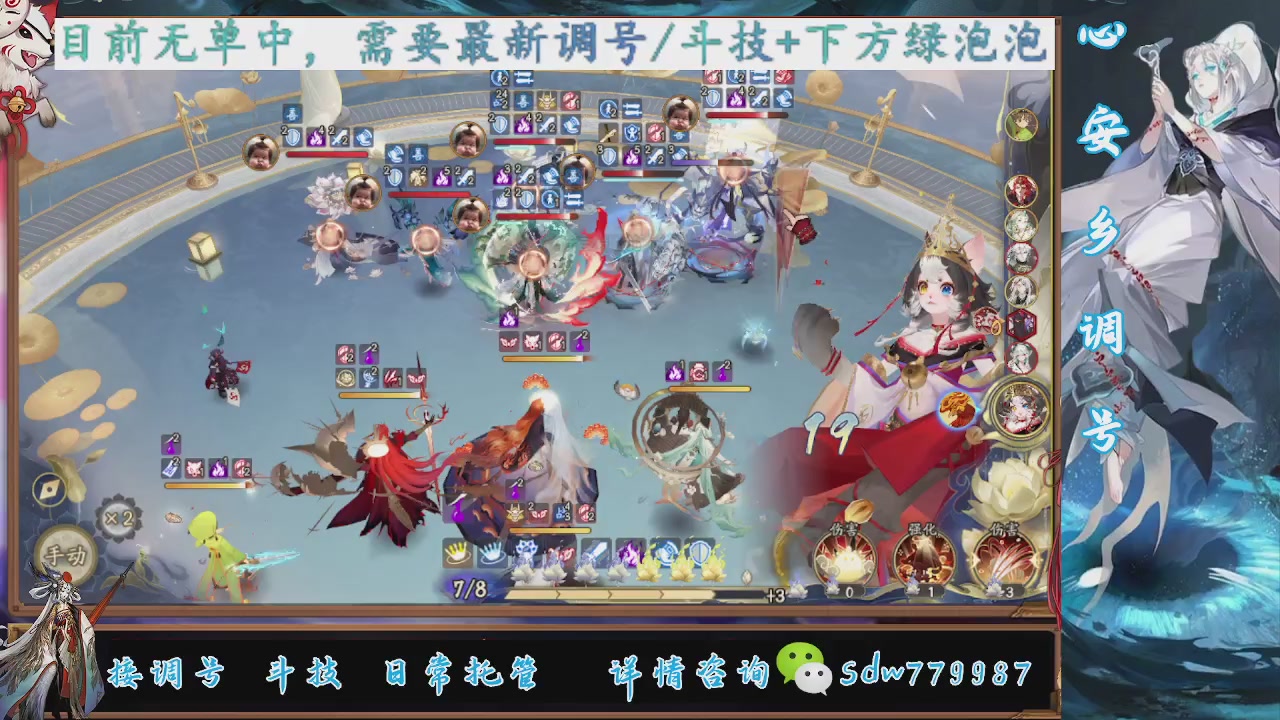1280x720 pixels.
Task: Tap the cat-face ultimate skill icon
Action: pos(525,548)
